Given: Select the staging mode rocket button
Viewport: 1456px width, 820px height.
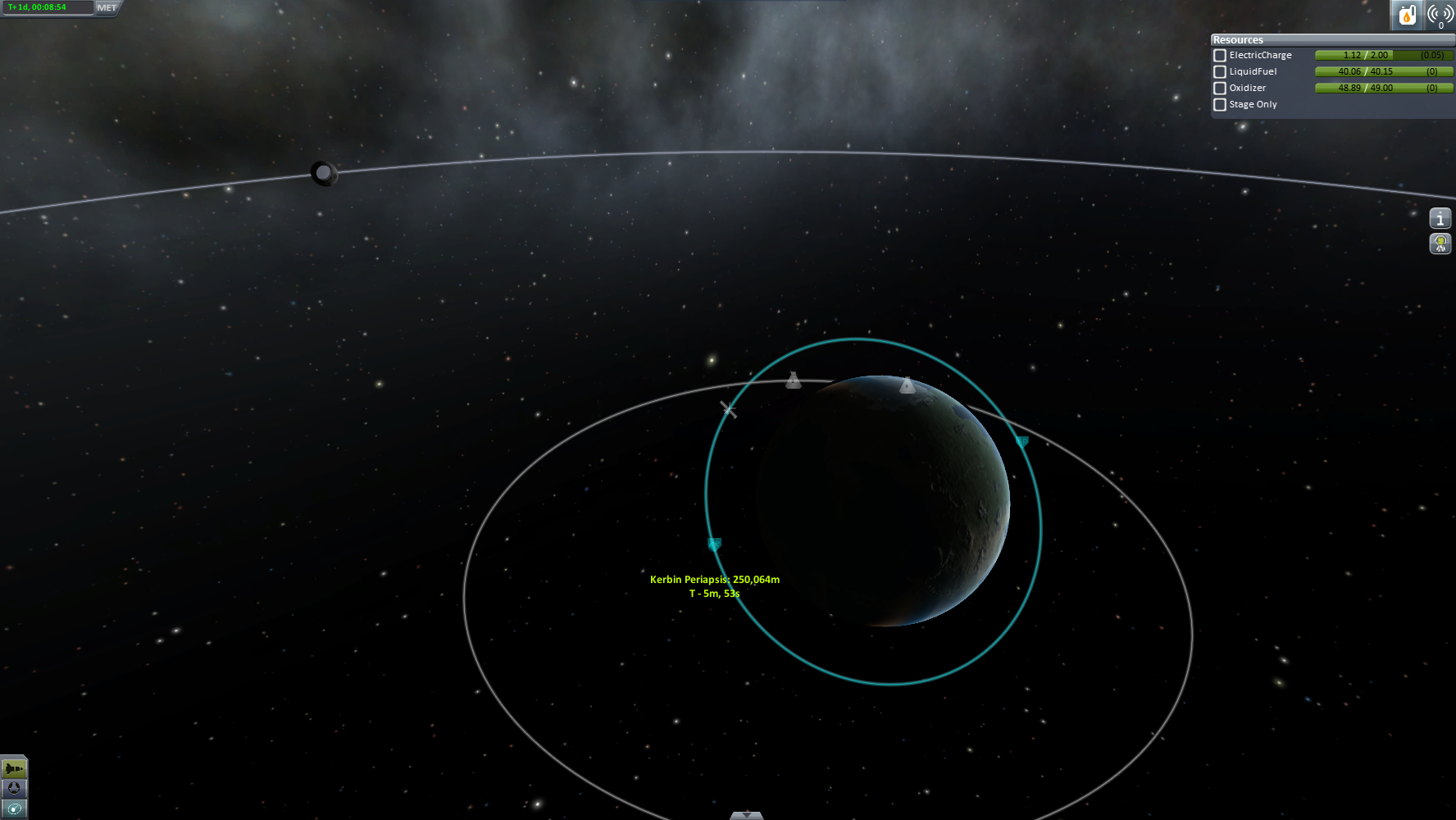Looking at the screenshot, I should (x=14, y=768).
